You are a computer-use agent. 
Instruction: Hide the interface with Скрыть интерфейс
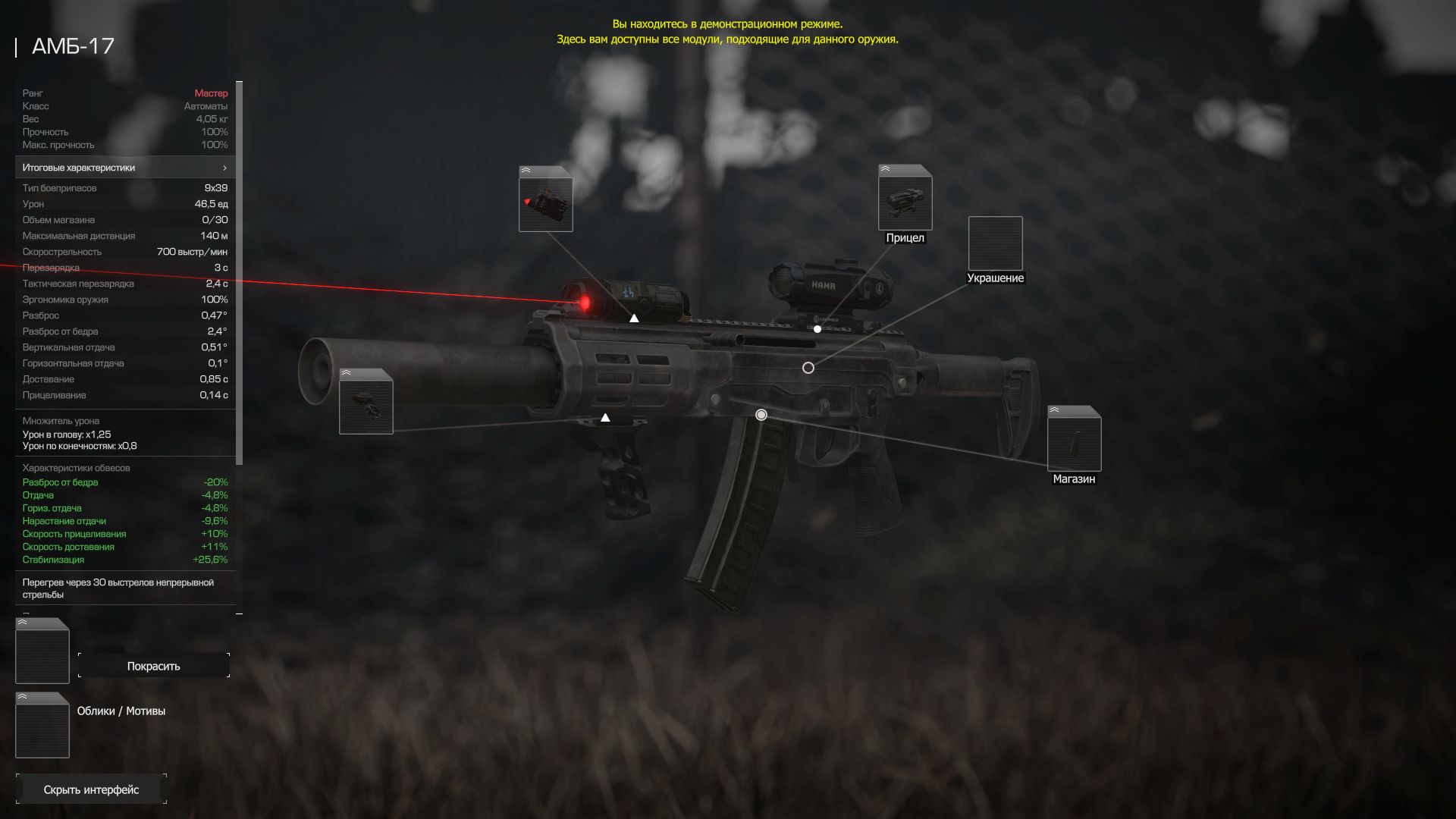click(91, 789)
